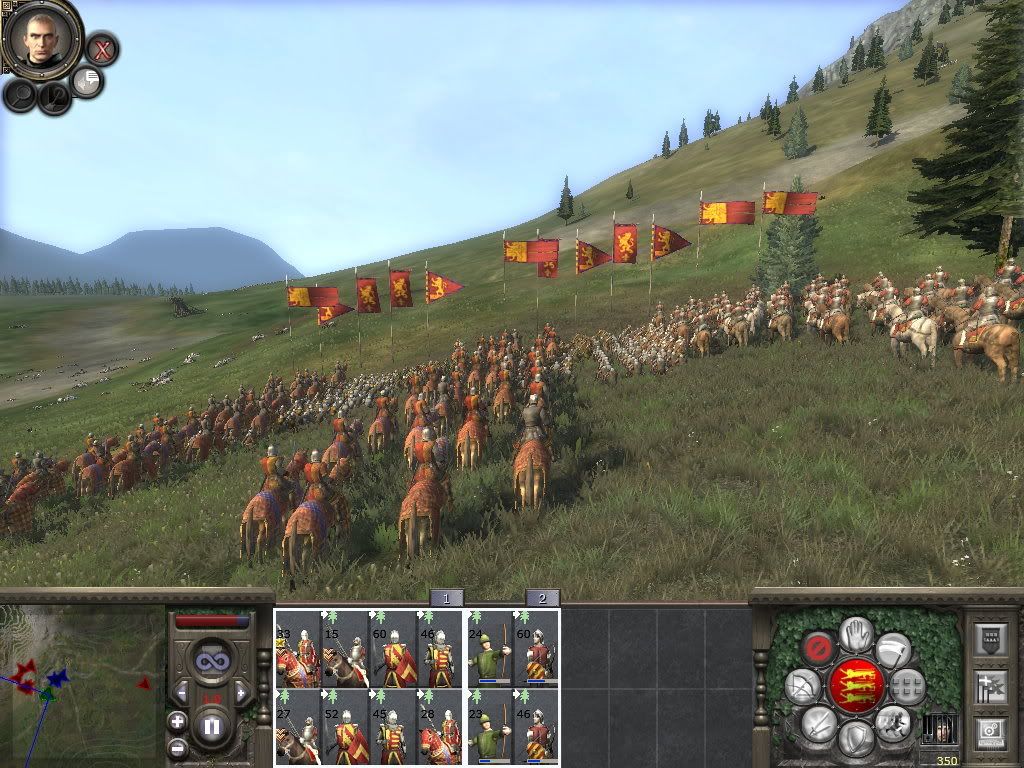Pick the archer unit card numbered 24

click(489, 648)
